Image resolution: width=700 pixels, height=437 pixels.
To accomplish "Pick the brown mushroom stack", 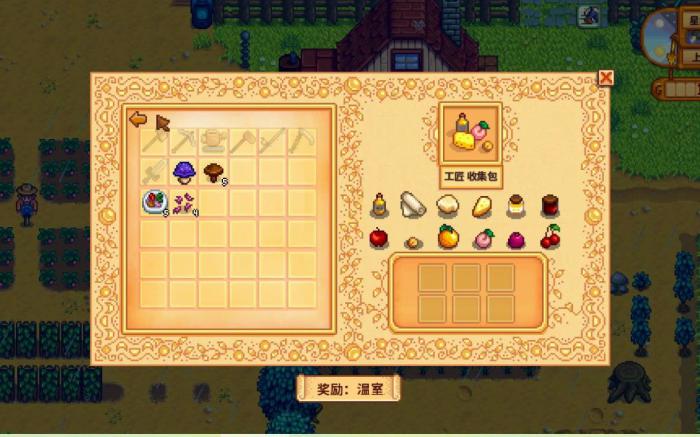I will coord(213,172).
